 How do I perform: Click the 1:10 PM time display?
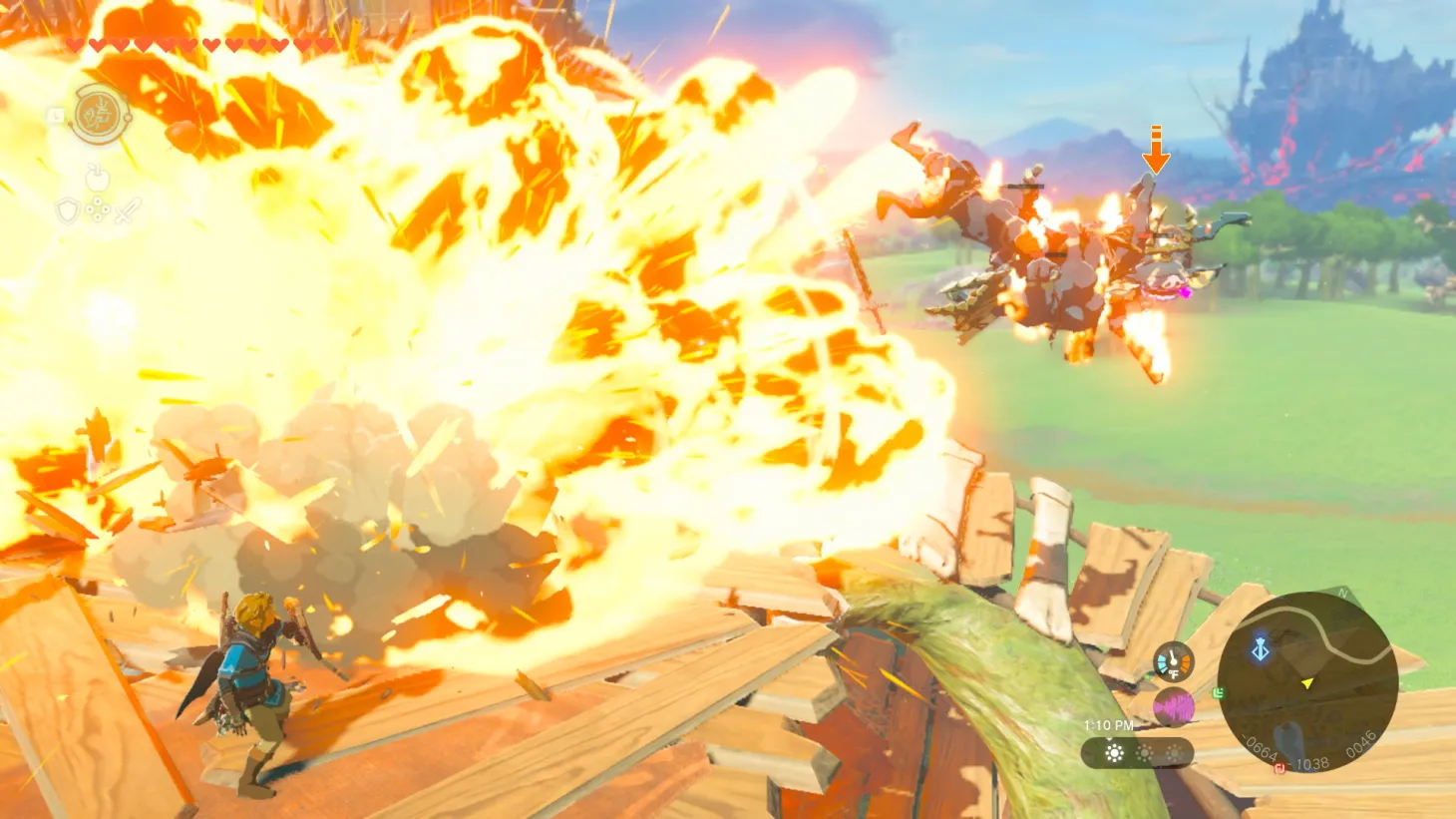click(x=1108, y=726)
